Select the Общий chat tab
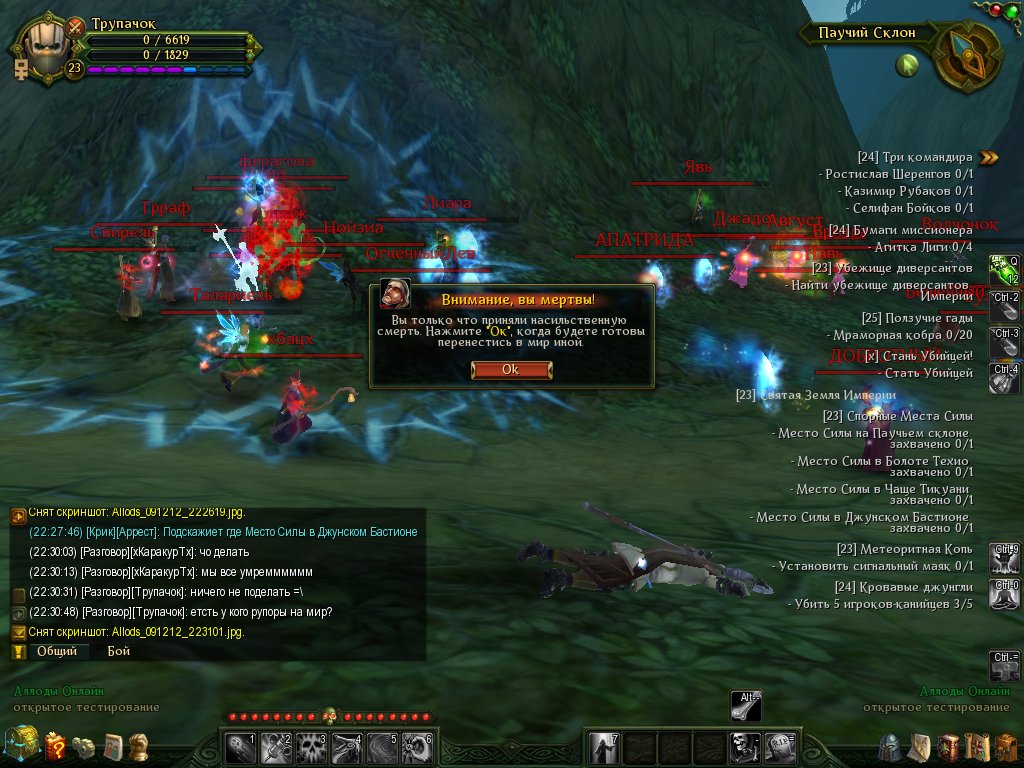The image size is (1024, 768). pos(57,651)
